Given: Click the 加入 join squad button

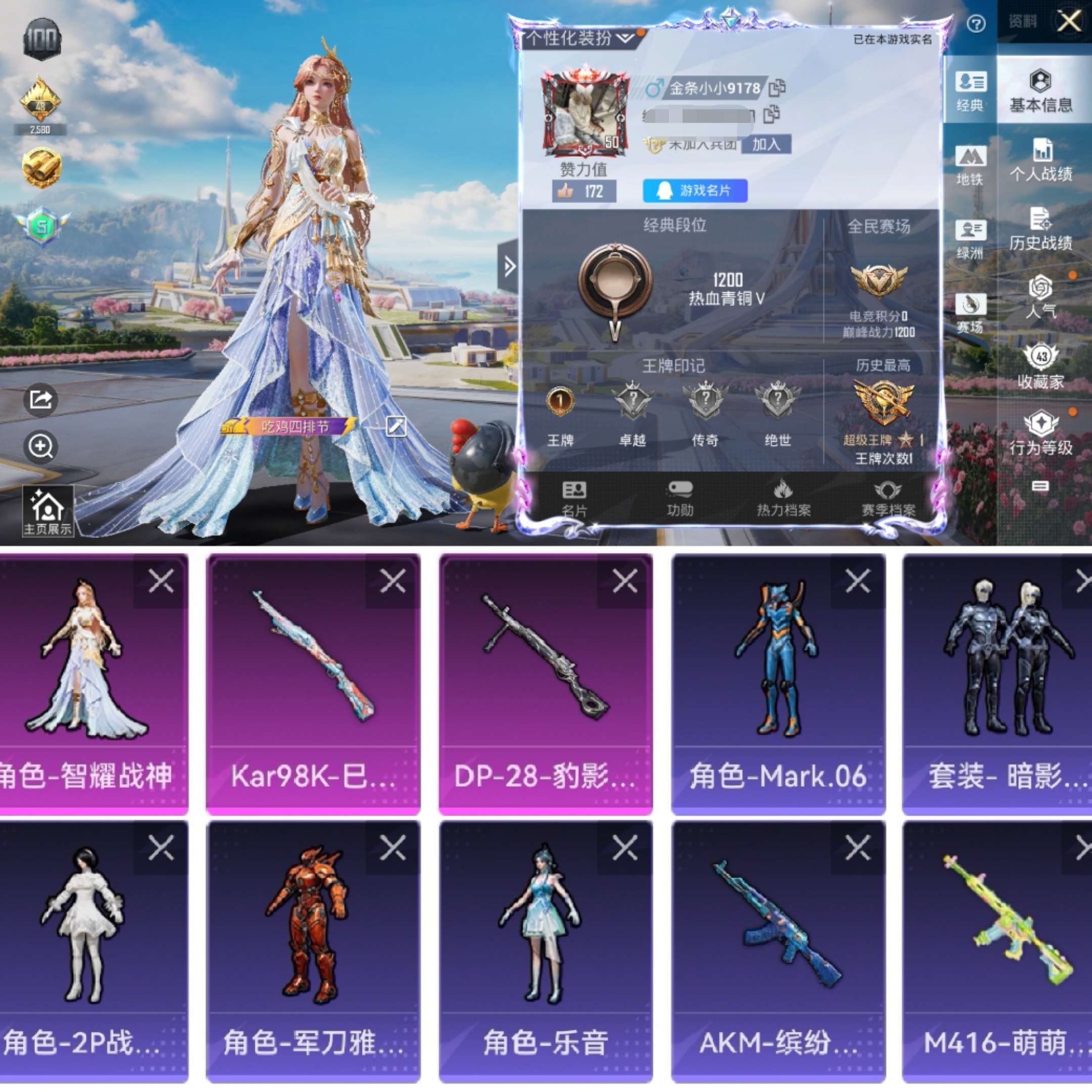Looking at the screenshot, I should point(766,145).
